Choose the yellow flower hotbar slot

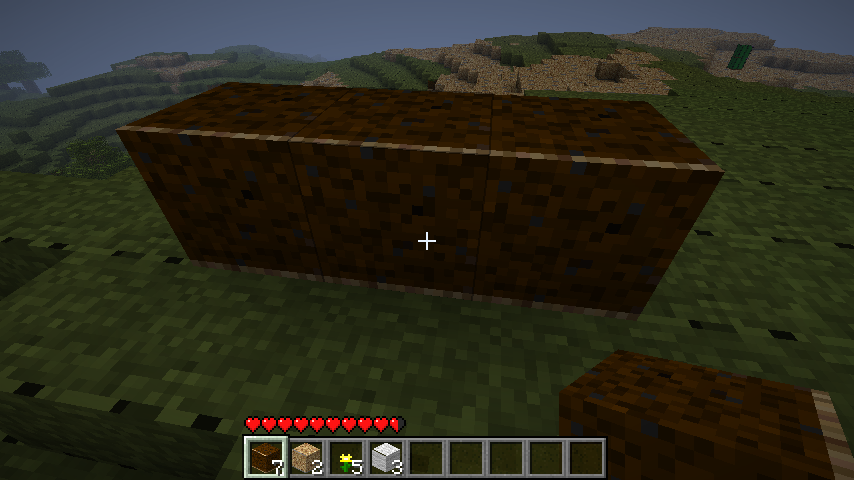346,458
